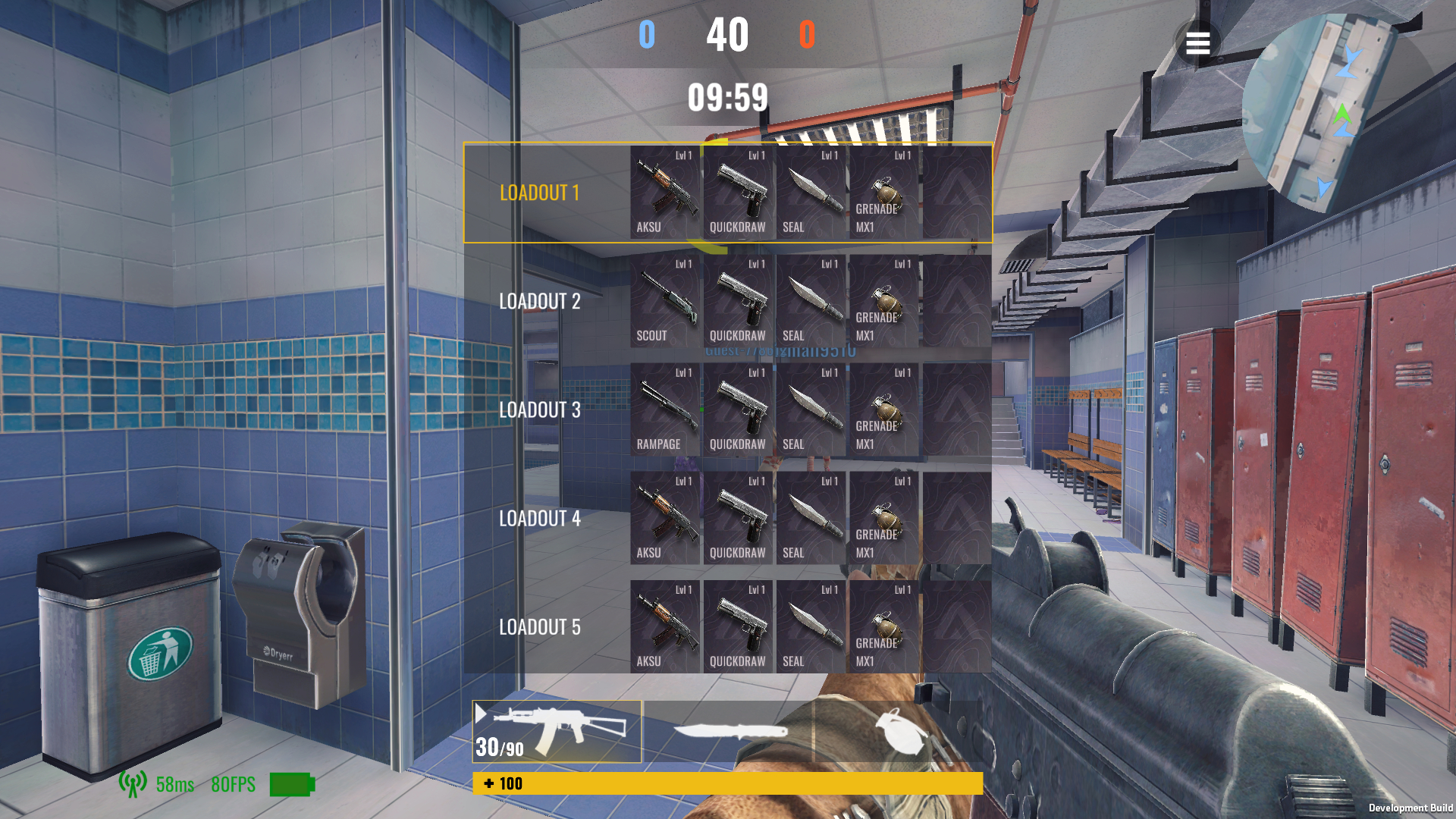The height and width of the screenshot is (819, 1456).
Task: Open the hamburger menu button
Action: pos(1197,43)
